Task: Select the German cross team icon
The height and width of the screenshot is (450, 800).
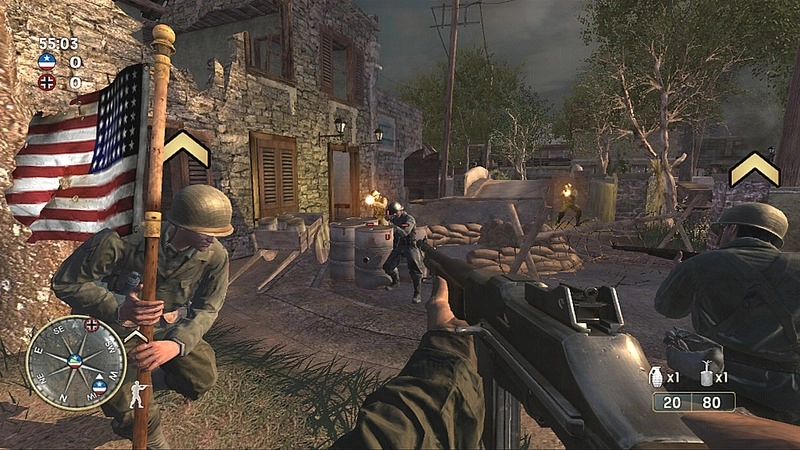Action: pyautogui.click(x=46, y=82)
